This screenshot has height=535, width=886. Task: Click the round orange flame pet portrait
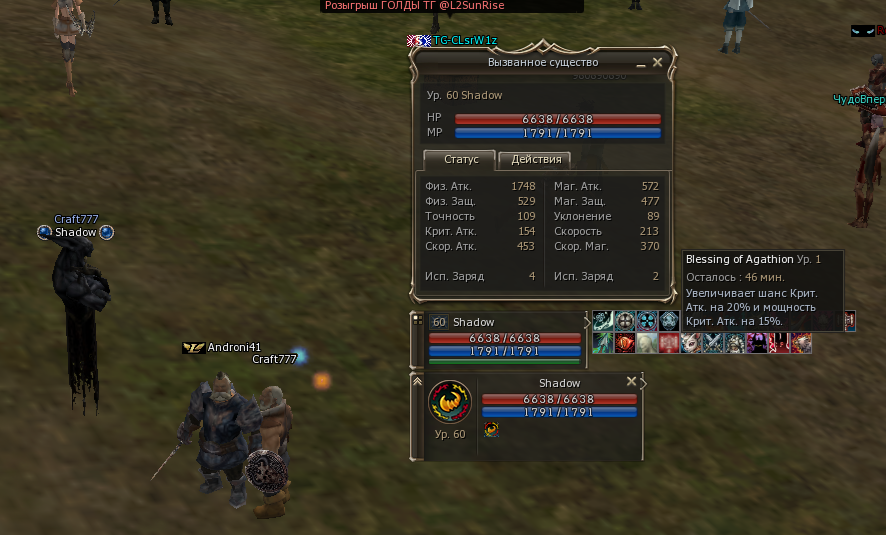click(449, 403)
